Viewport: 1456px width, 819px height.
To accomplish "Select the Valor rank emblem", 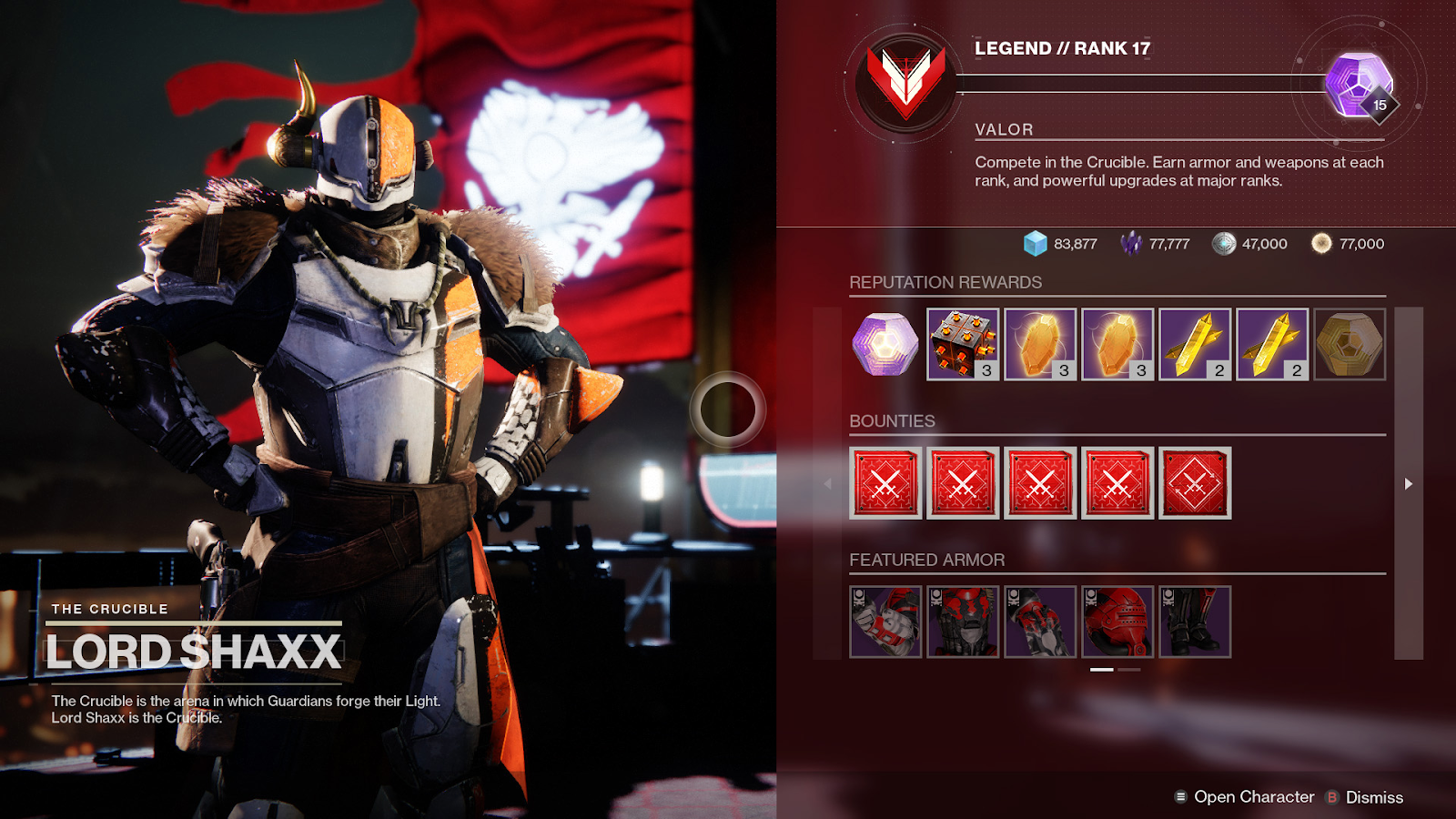I will (x=905, y=83).
